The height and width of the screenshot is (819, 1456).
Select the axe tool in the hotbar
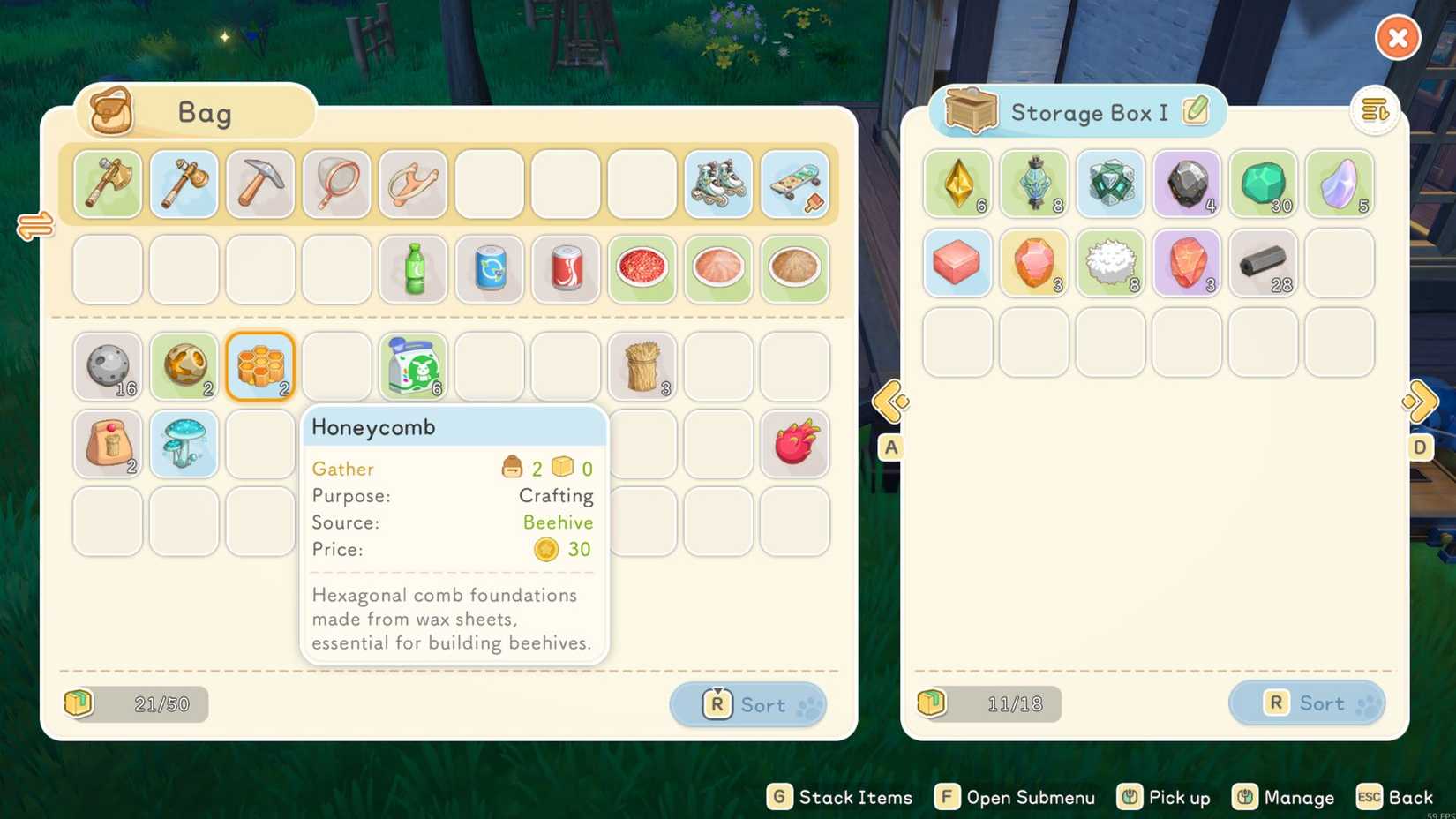point(107,184)
